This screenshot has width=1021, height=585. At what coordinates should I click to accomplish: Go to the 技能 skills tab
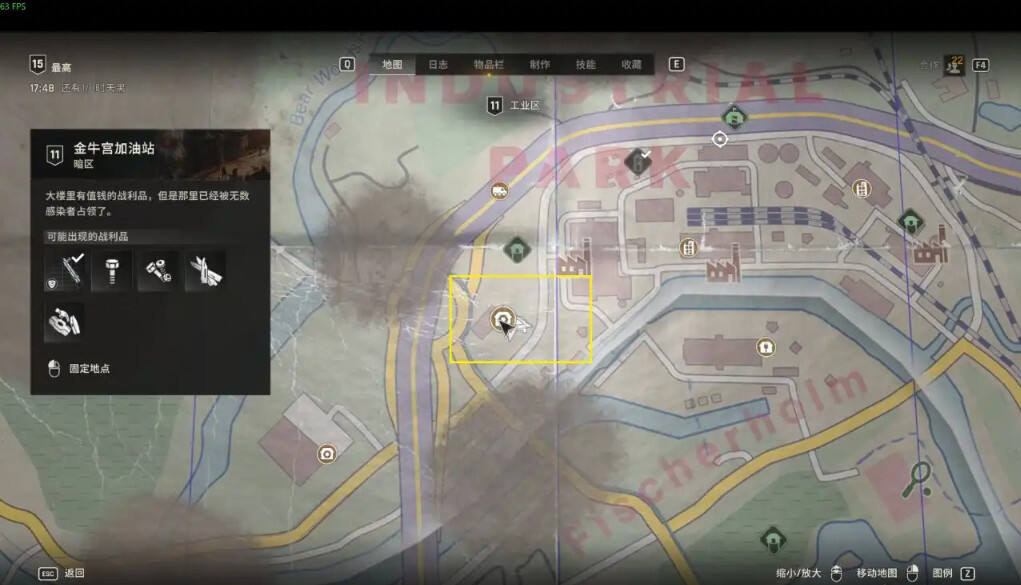click(586, 65)
